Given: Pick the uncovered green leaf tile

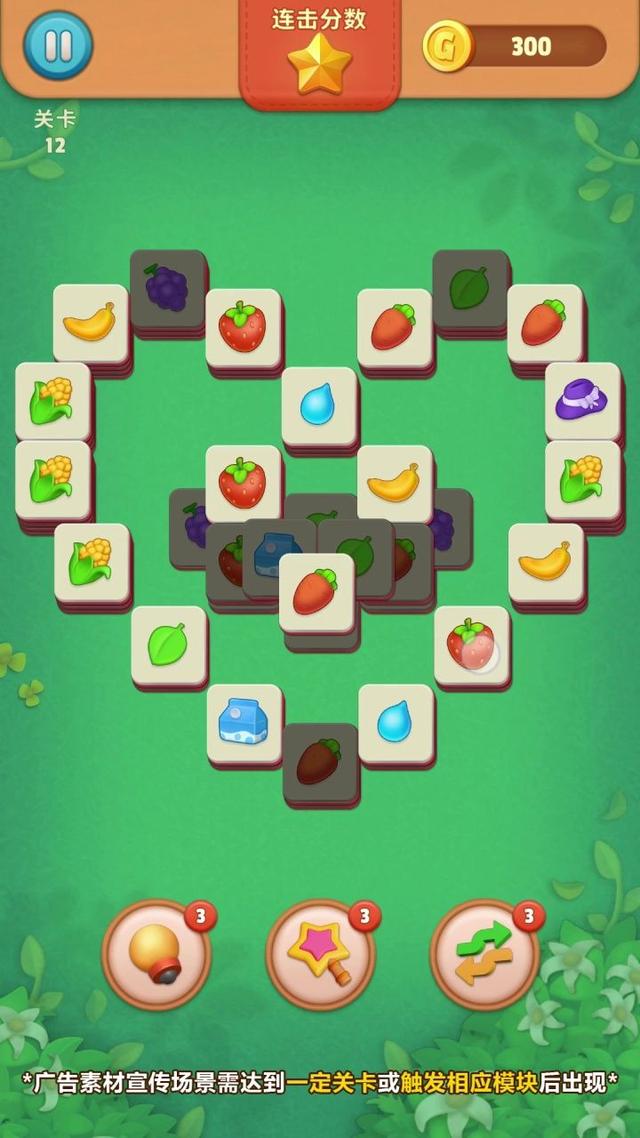Looking at the screenshot, I should (x=169, y=645).
